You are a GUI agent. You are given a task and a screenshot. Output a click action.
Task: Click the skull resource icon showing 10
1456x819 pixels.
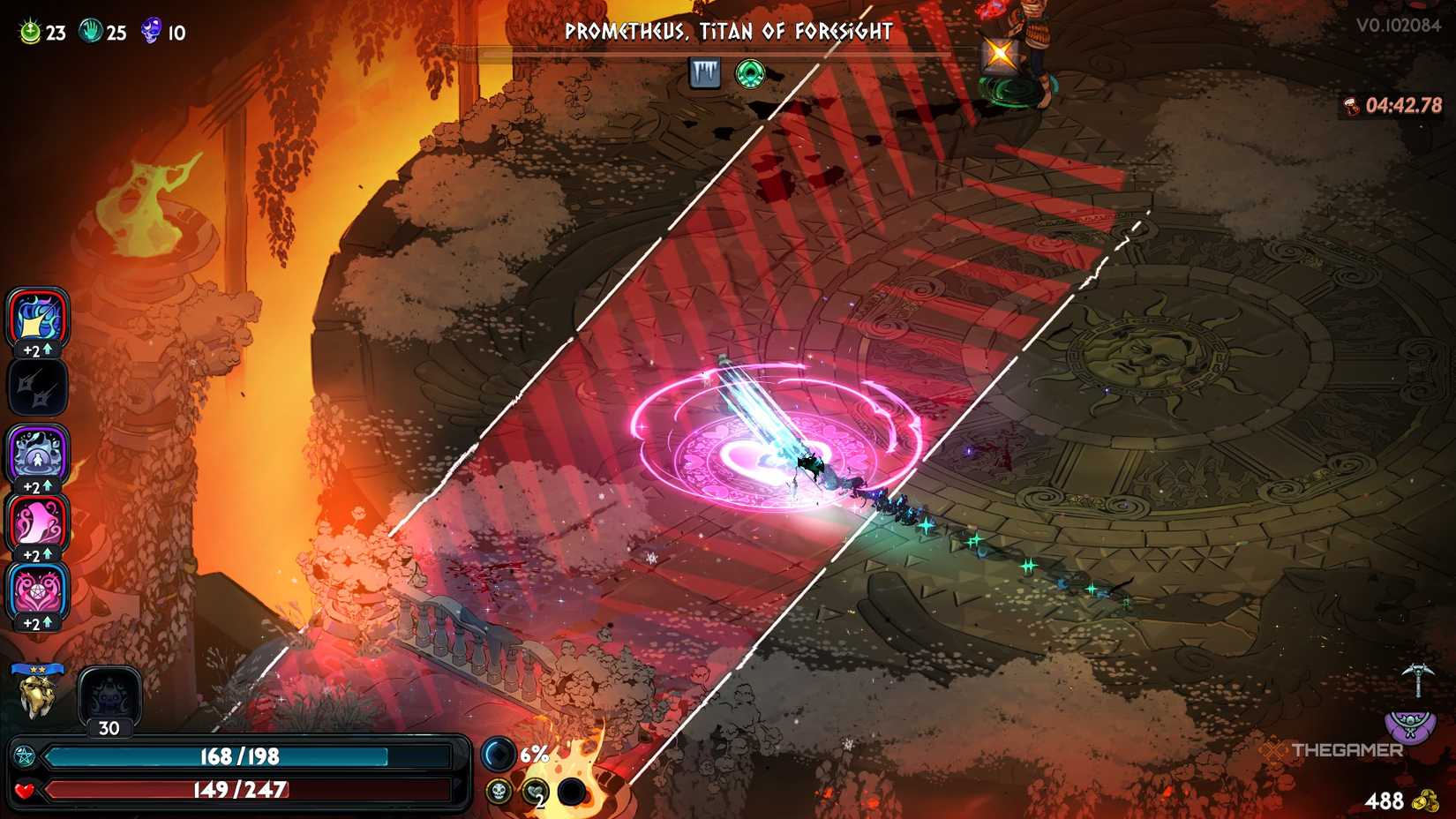[152, 32]
